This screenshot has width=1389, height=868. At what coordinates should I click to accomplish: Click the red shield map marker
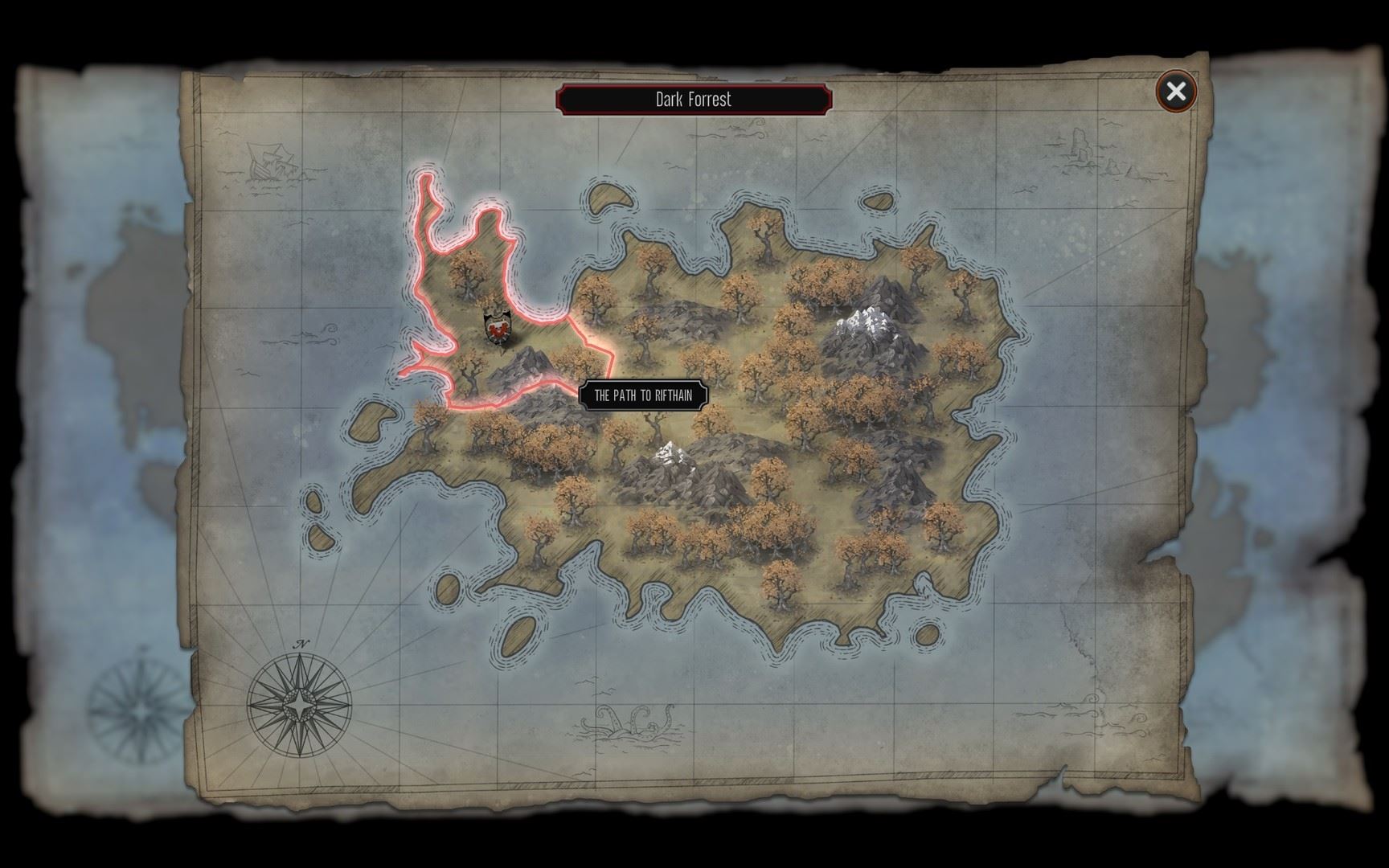click(498, 327)
